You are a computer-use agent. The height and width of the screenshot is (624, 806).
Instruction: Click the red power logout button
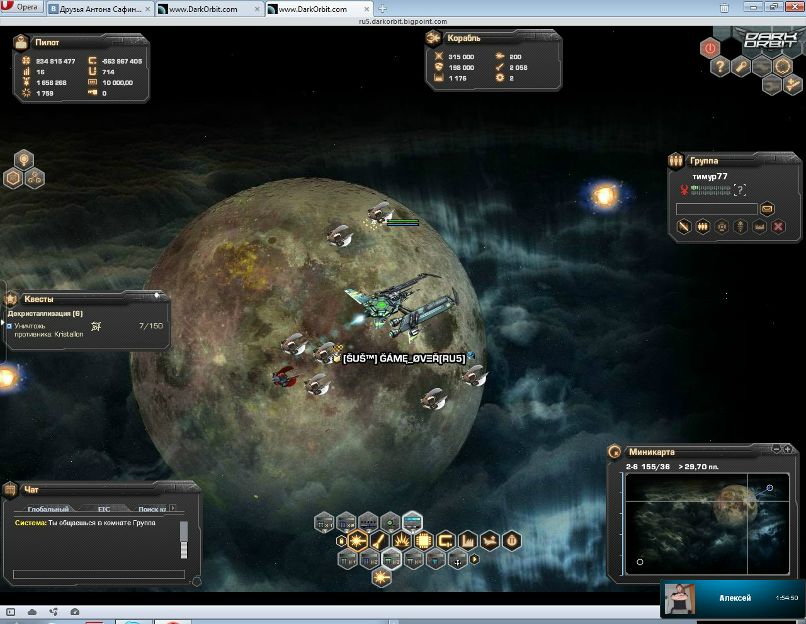(710, 47)
